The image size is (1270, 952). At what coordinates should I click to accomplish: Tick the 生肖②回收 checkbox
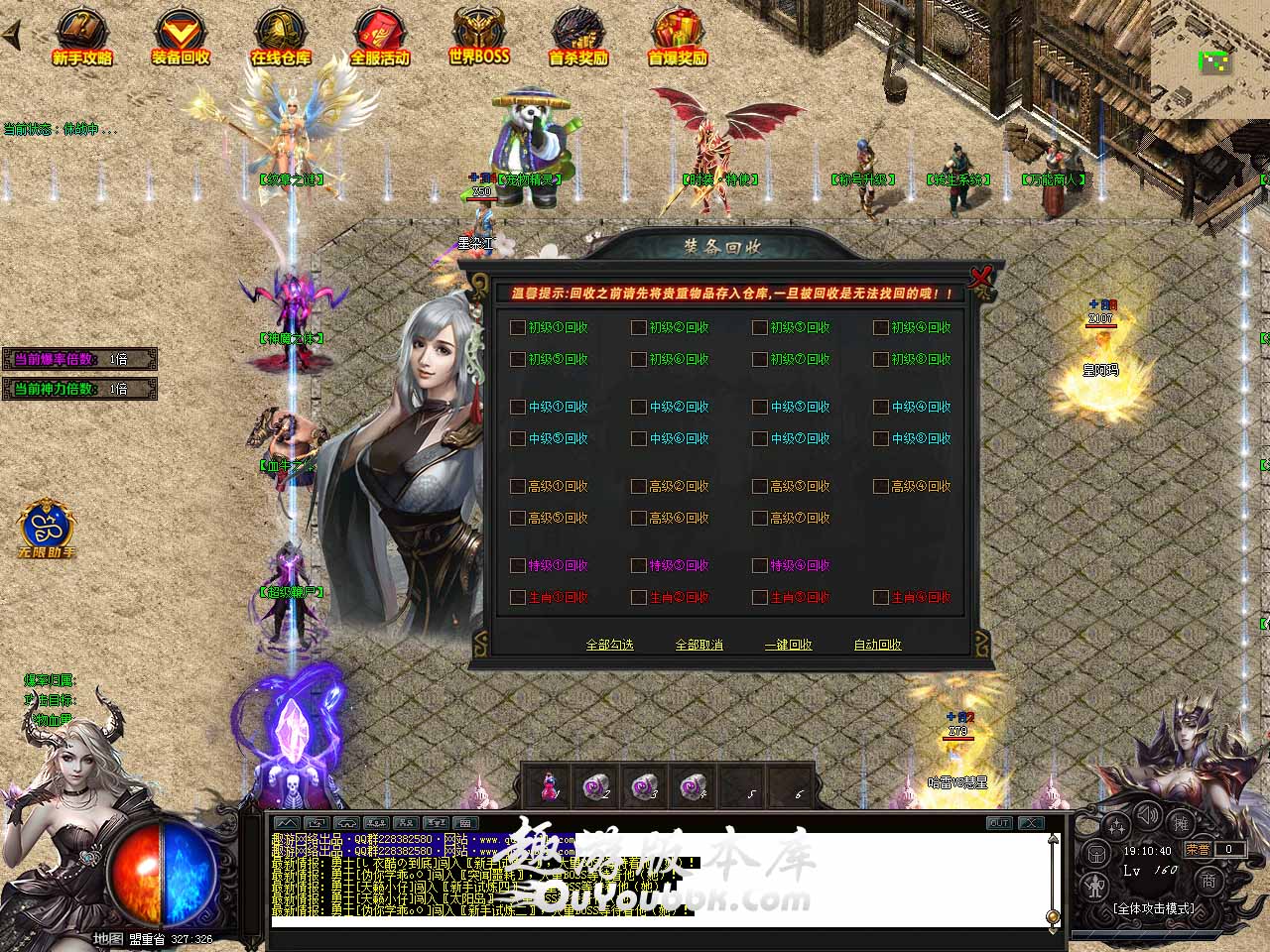click(639, 597)
